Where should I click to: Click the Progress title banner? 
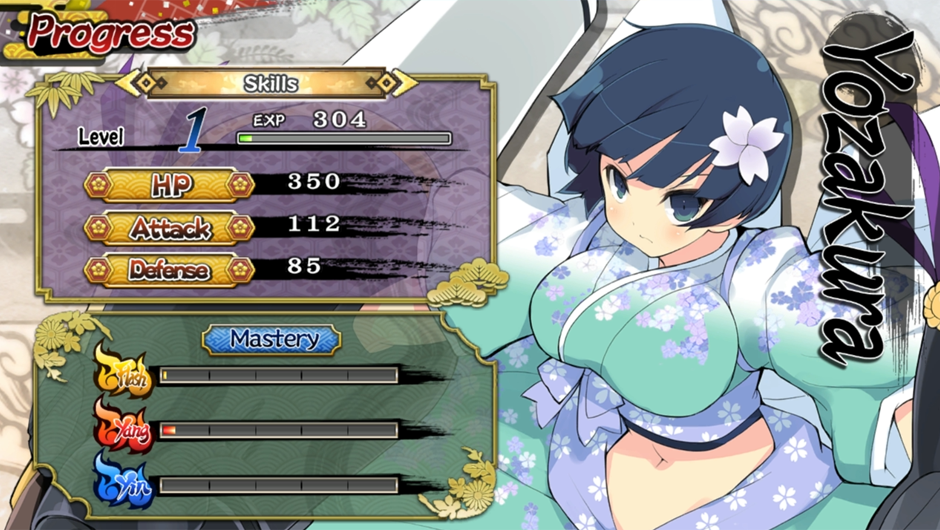point(108,32)
